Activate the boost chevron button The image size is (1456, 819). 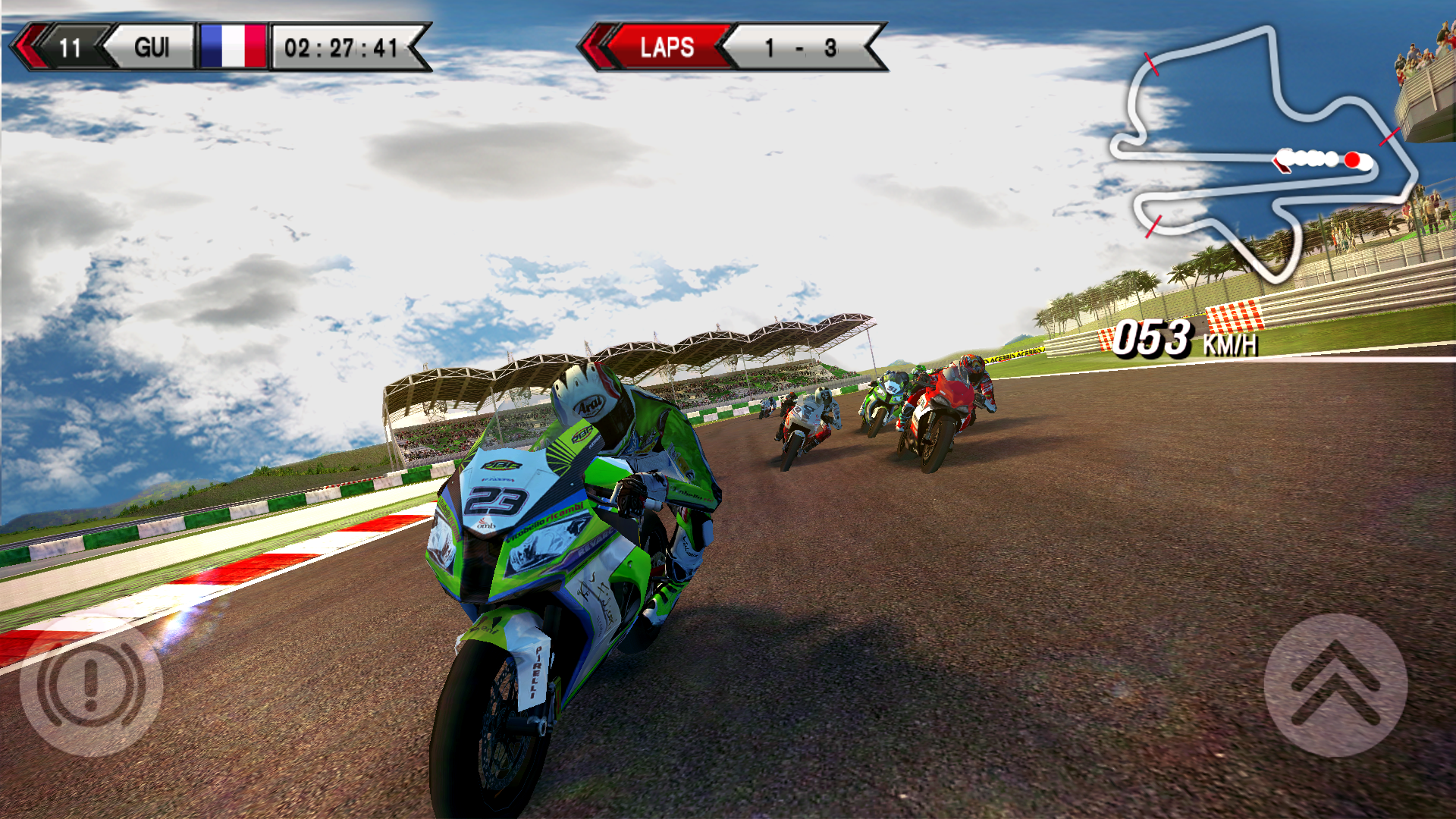tap(1335, 685)
